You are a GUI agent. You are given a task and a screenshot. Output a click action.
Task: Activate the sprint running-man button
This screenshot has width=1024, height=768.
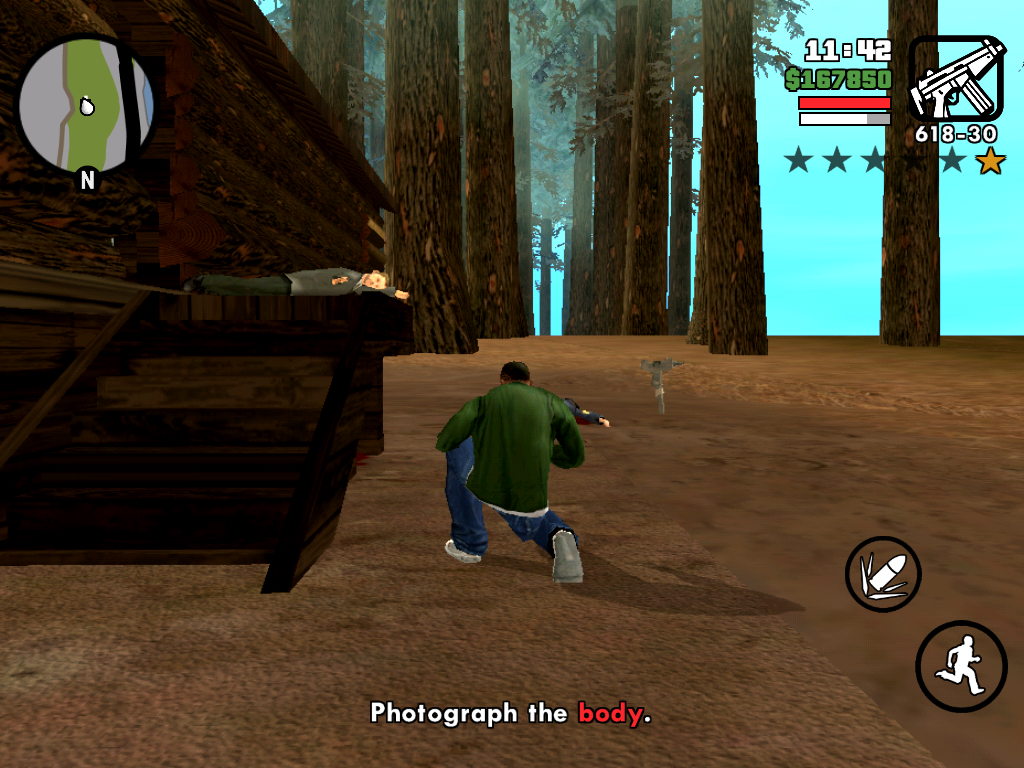tap(961, 666)
